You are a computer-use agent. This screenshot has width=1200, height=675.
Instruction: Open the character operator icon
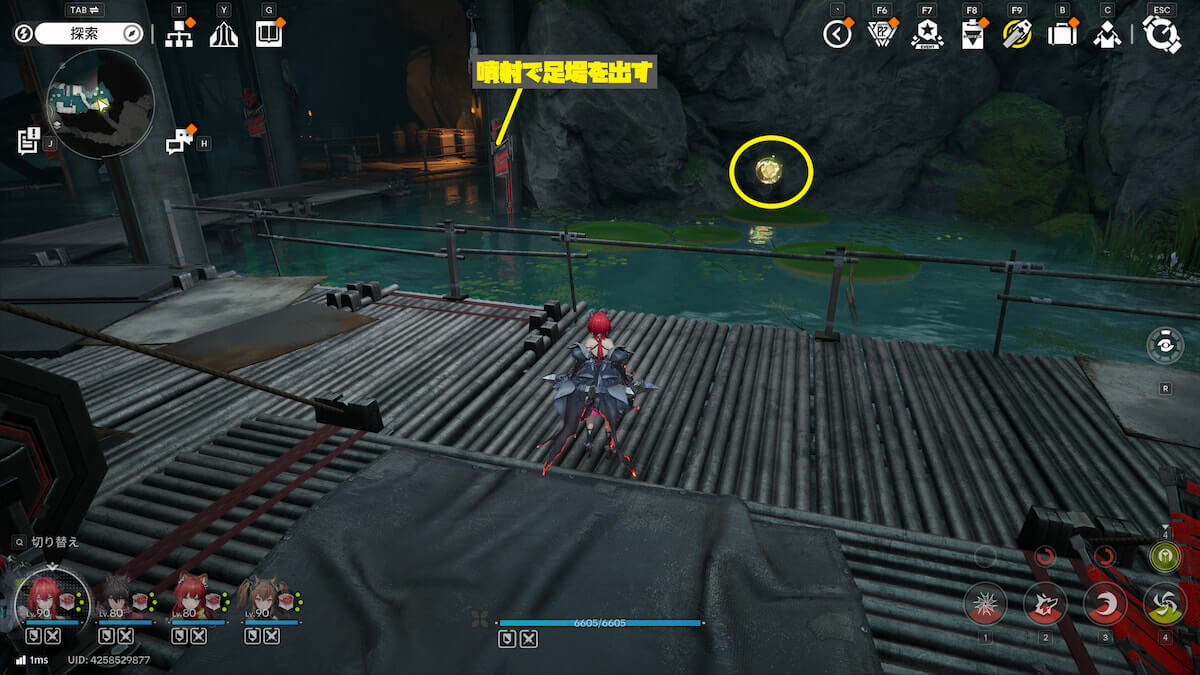point(1106,34)
